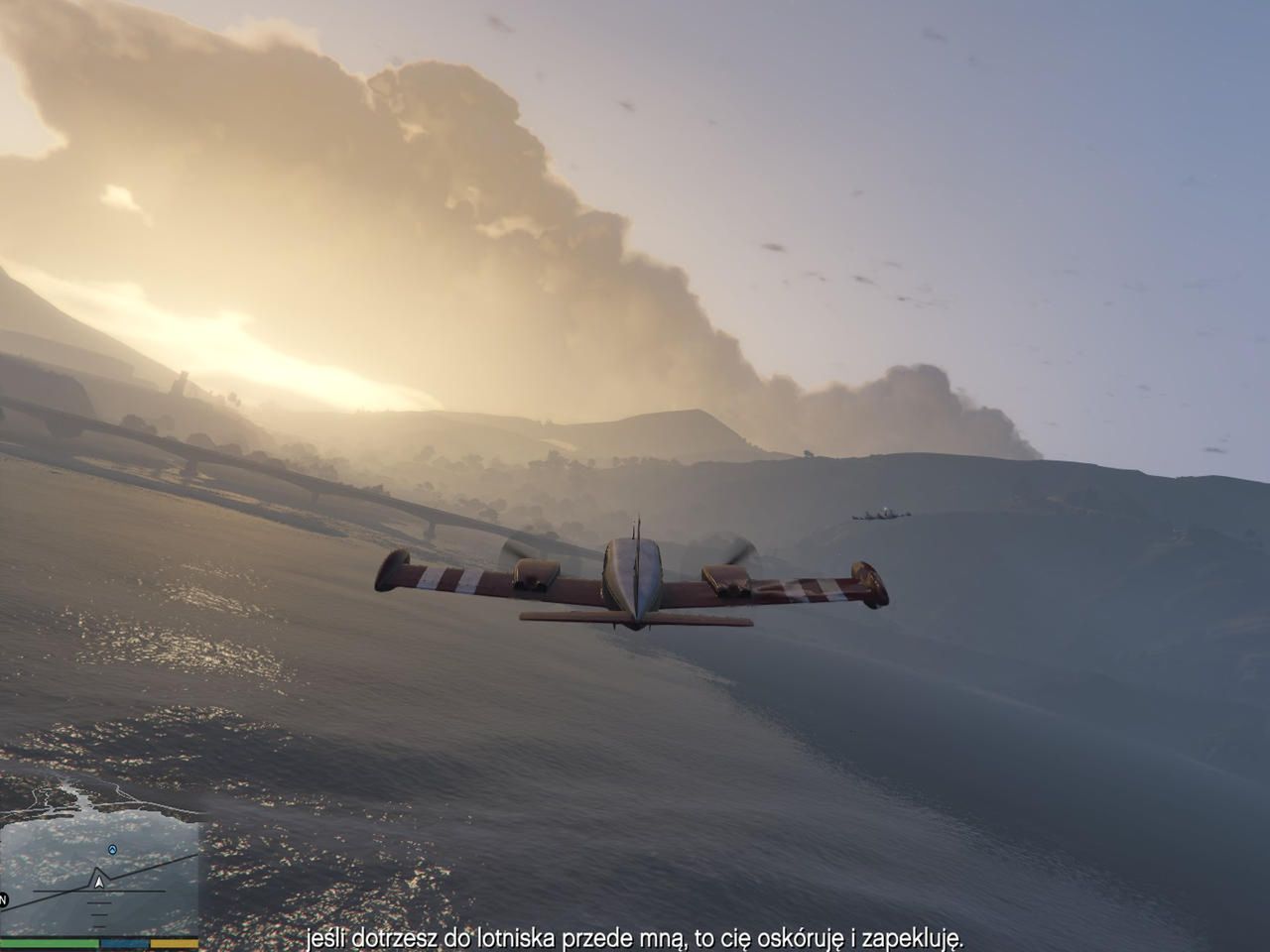The image size is (1270, 952).
Task: Click the altimeter tick marks on the minimap
Action: [99, 914]
